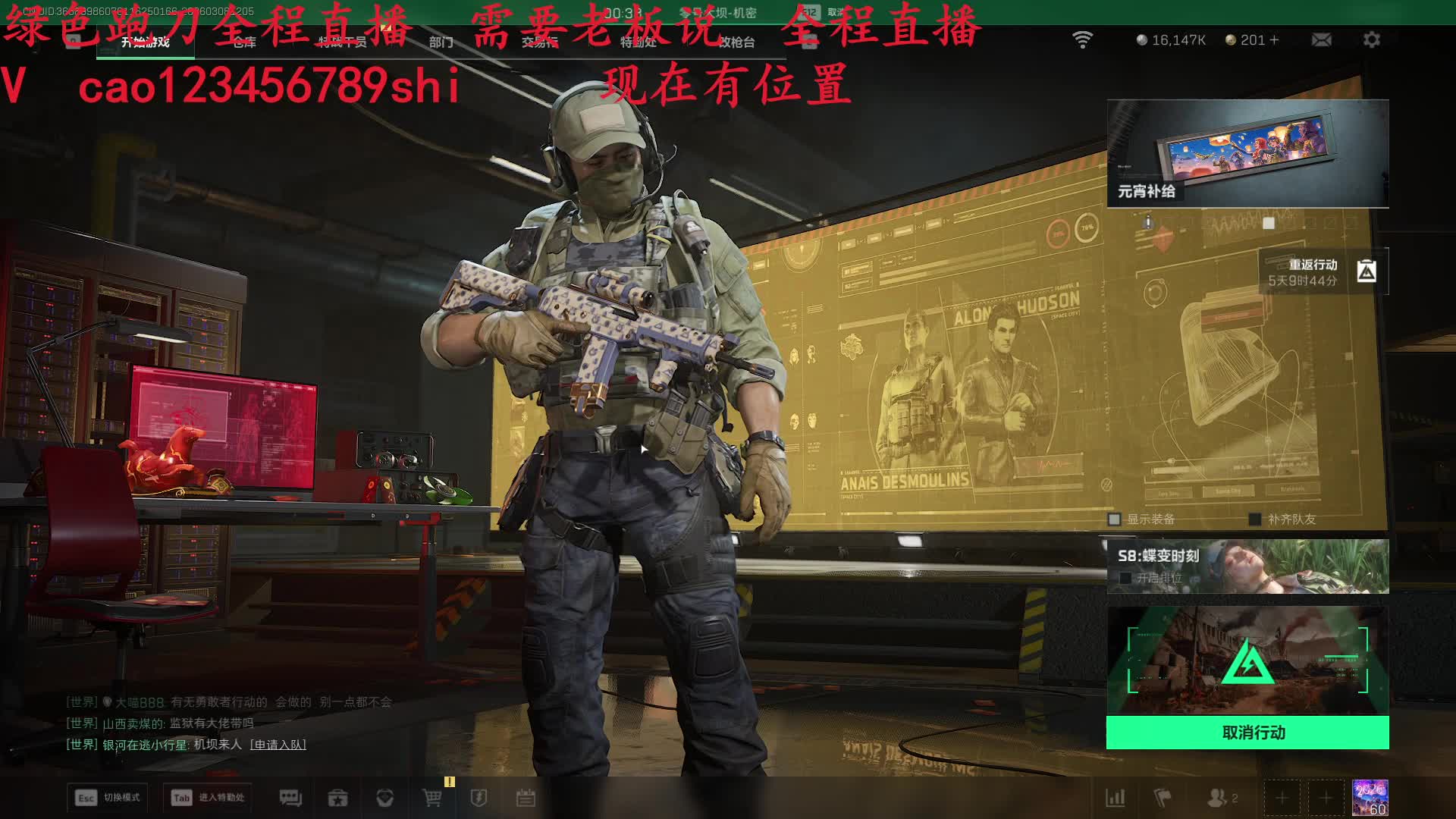Open the shopping cart store icon

click(x=431, y=798)
